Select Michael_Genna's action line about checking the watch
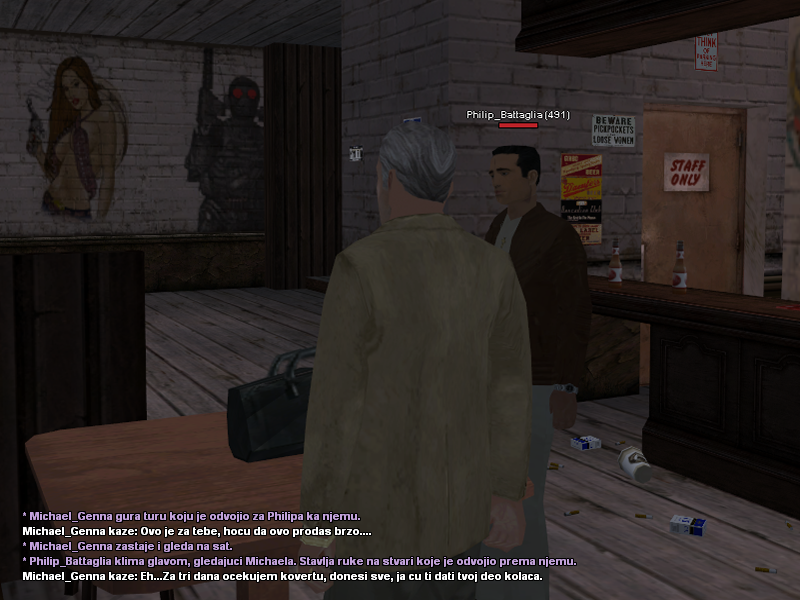The width and height of the screenshot is (800, 600). coord(127,546)
